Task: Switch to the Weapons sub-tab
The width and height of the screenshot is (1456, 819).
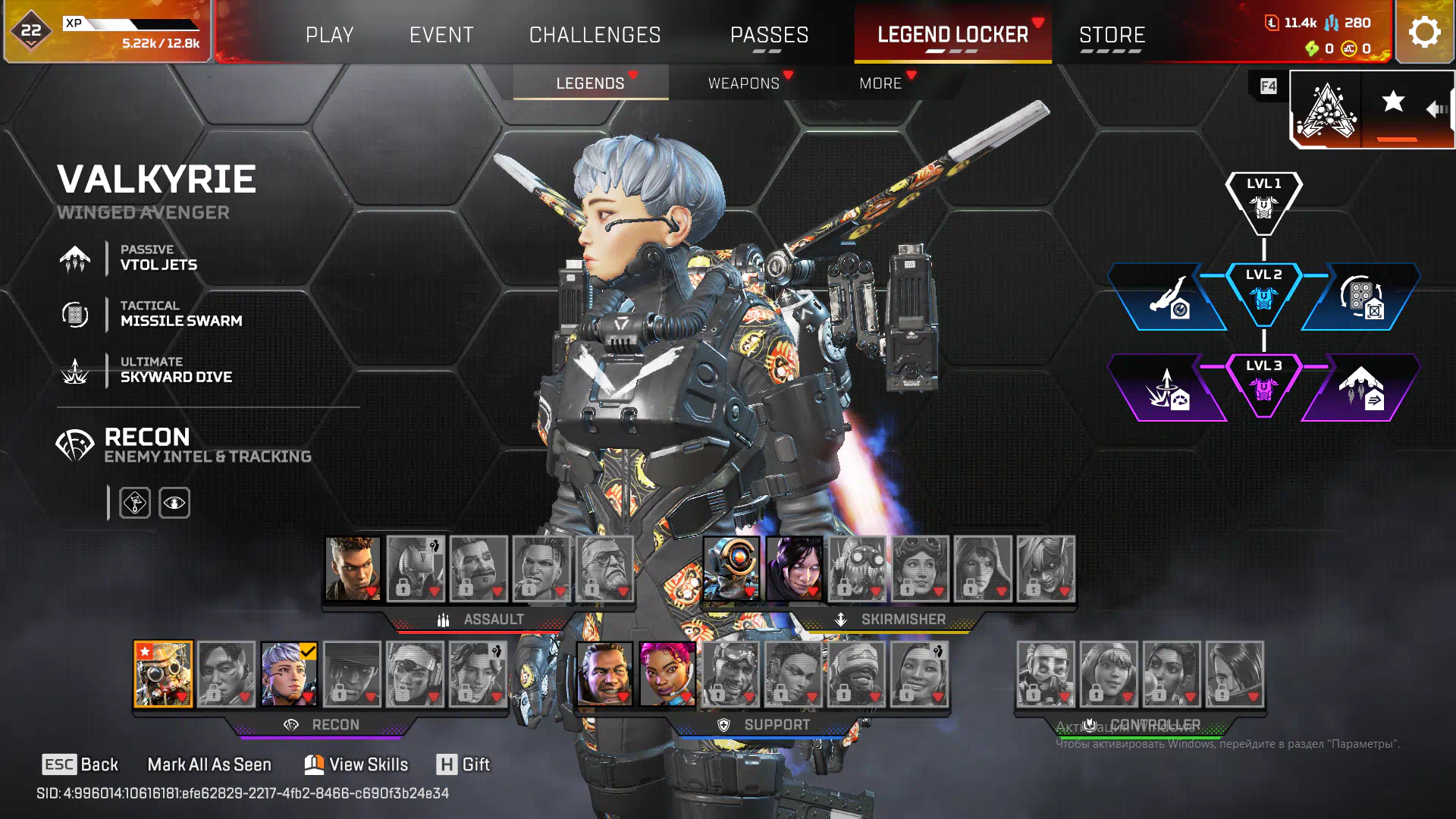Action: pos(743,83)
